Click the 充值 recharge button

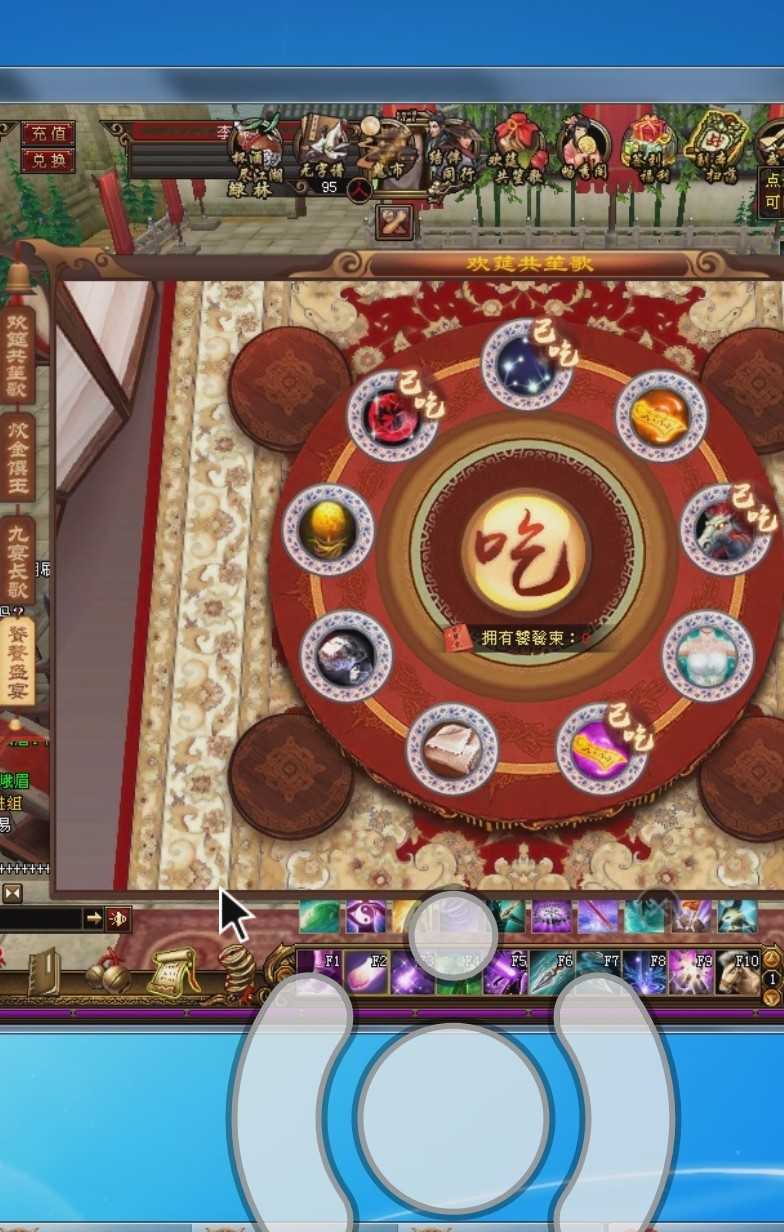coord(47,133)
